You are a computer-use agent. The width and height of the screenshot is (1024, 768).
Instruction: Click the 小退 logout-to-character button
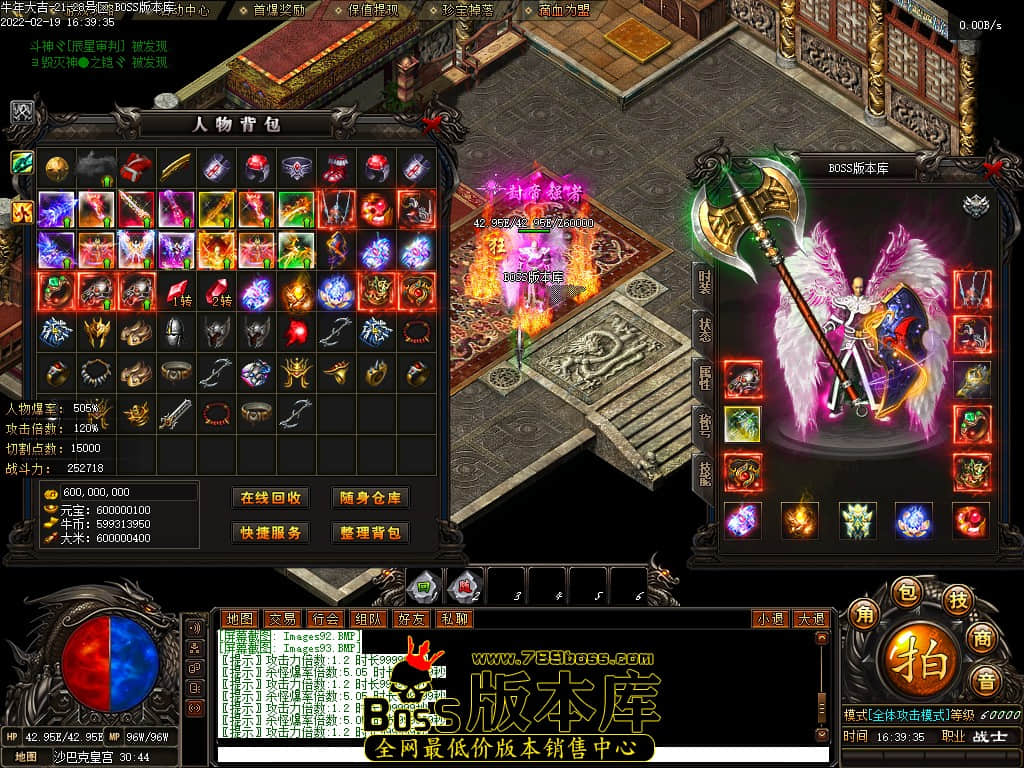[770, 619]
